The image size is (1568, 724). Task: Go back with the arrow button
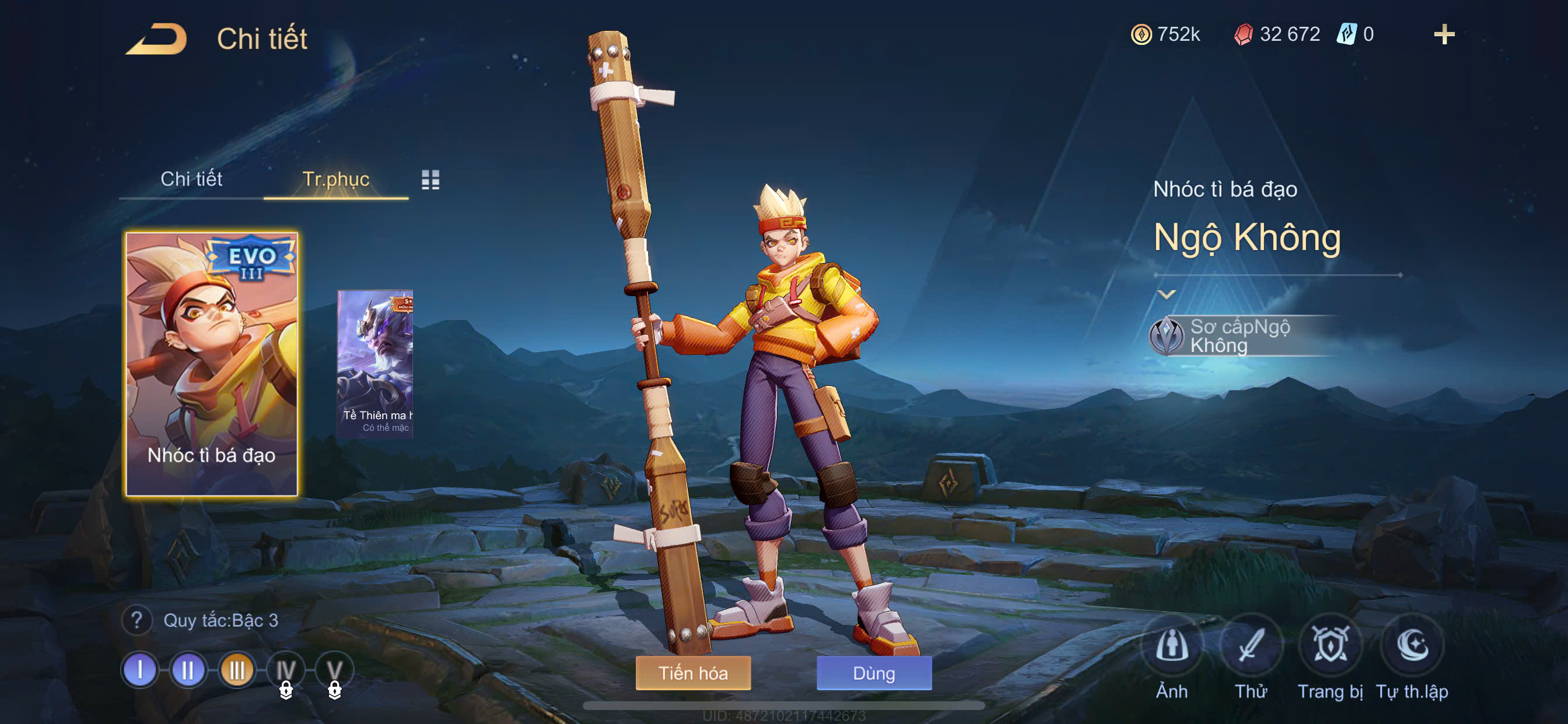point(157,40)
